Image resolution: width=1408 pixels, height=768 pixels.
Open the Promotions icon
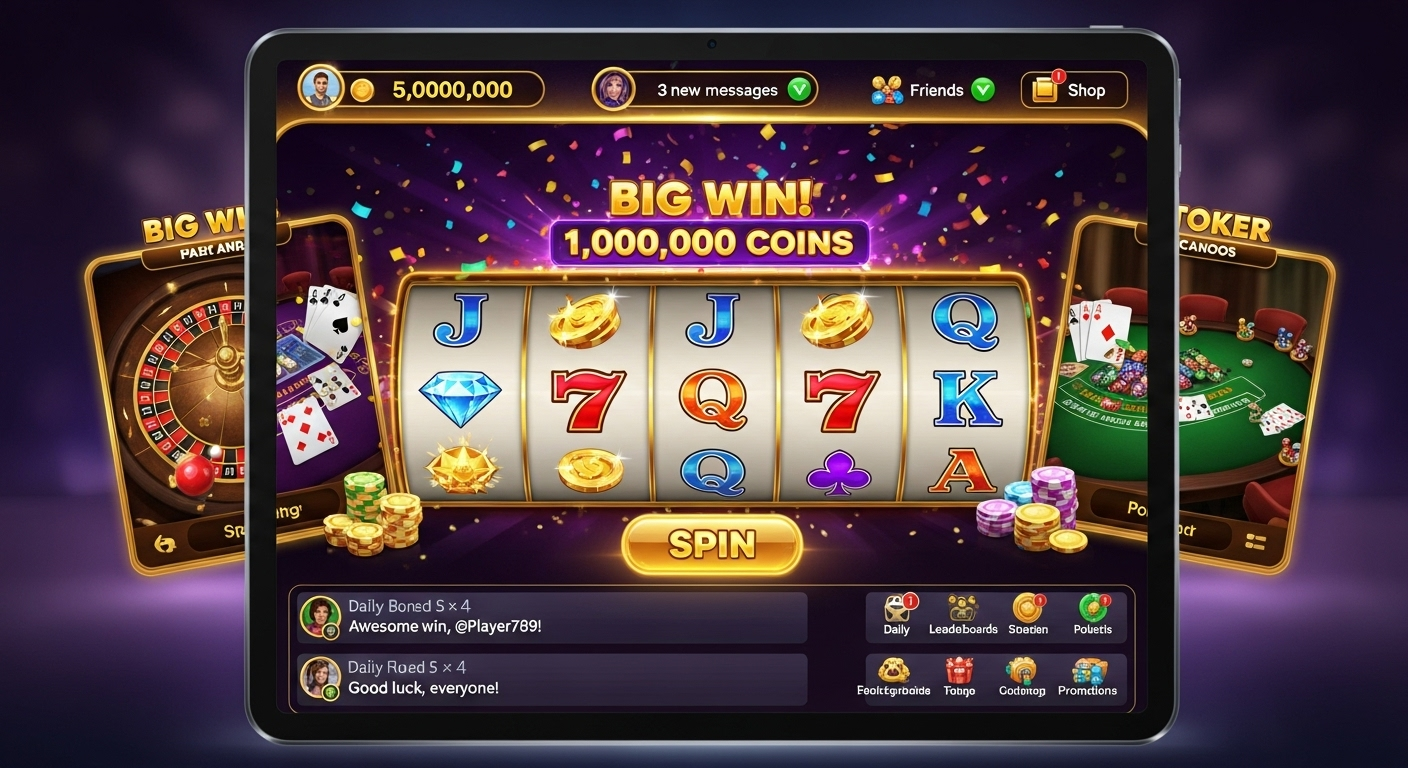1087,677
